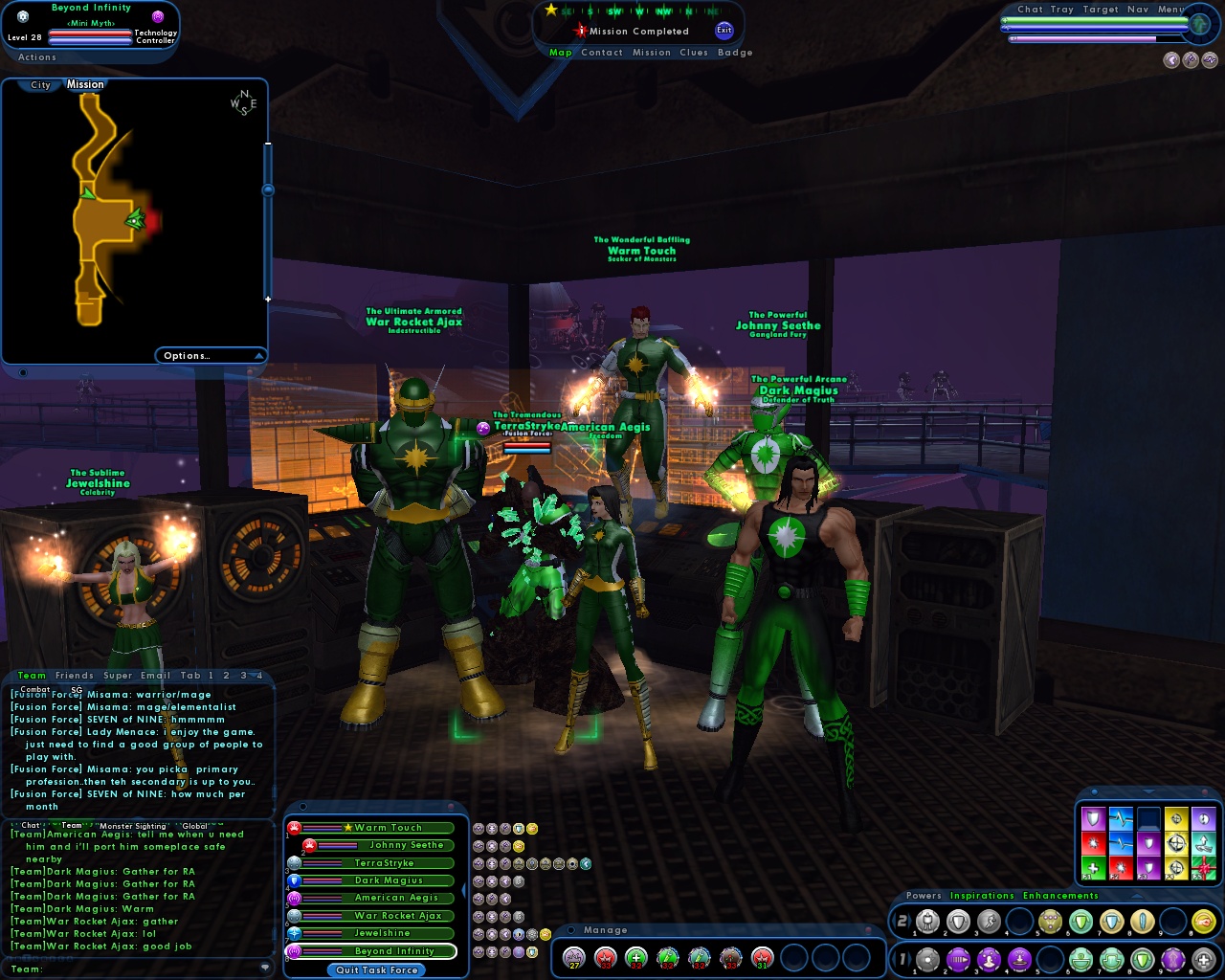1225x980 pixels.
Task: Activate the first power in tray 1
Action: (x=926, y=958)
